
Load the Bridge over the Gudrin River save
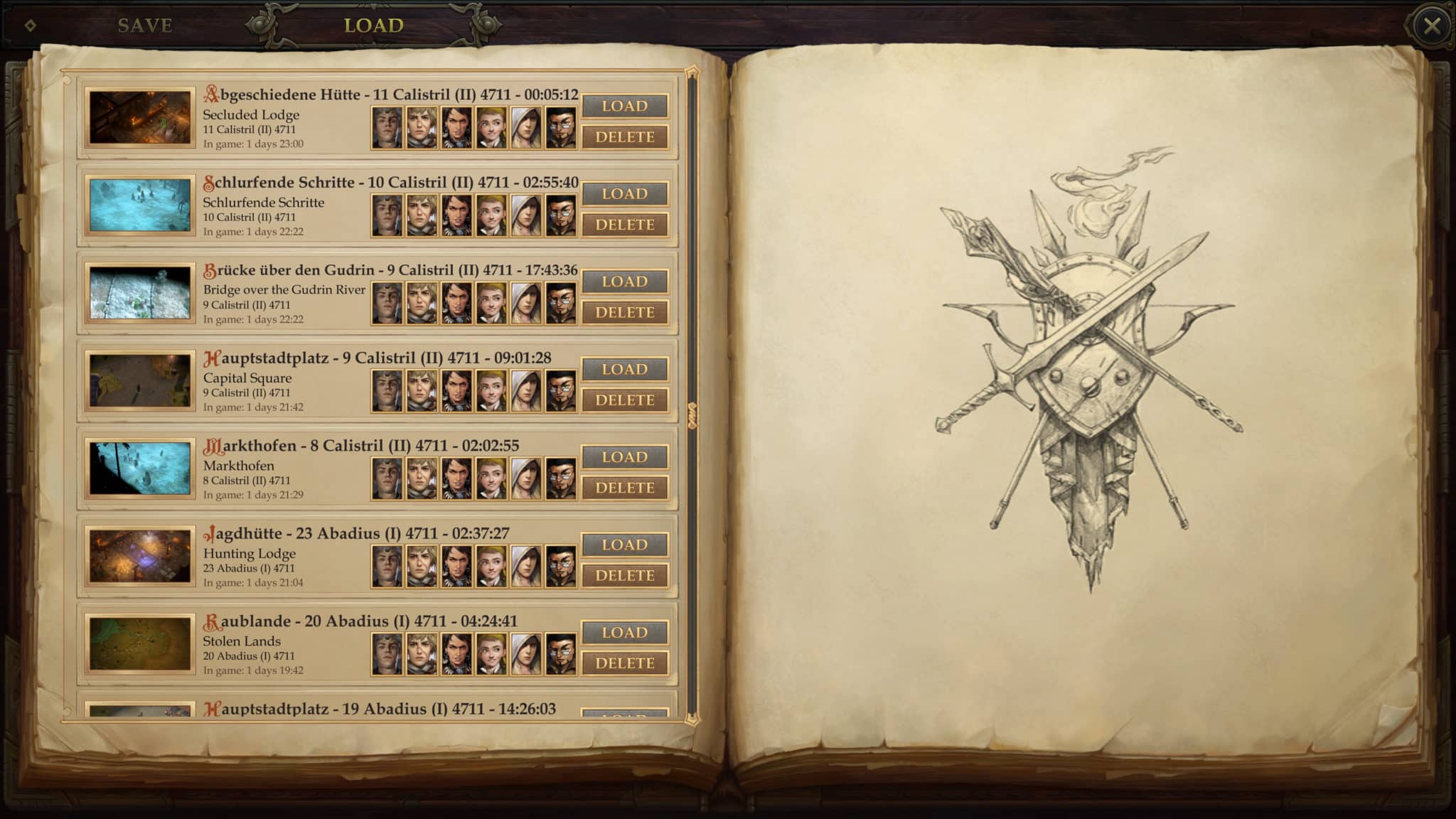[x=625, y=282]
